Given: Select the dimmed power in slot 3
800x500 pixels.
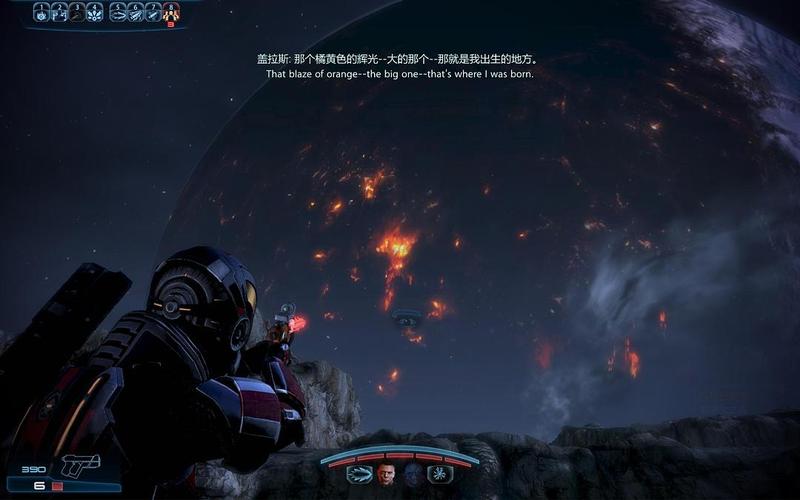Looking at the screenshot, I should tap(77, 12).
